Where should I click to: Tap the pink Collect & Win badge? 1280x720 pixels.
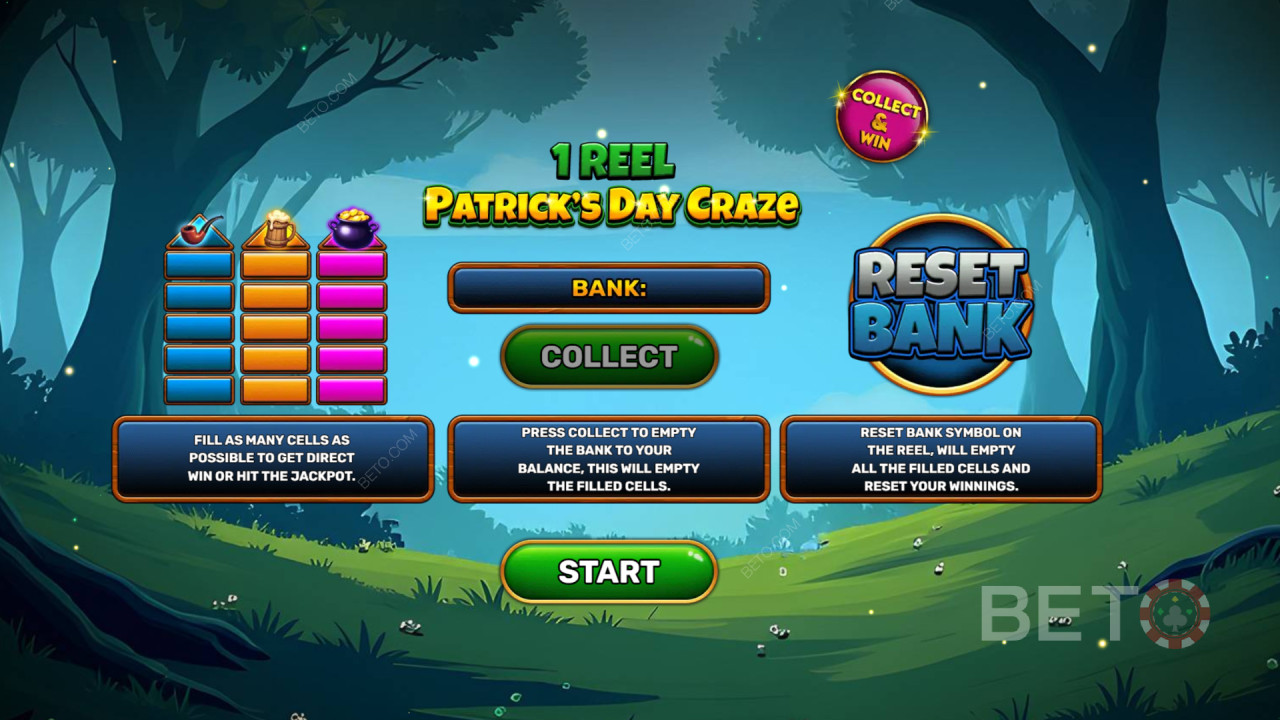[x=882, y=116]
